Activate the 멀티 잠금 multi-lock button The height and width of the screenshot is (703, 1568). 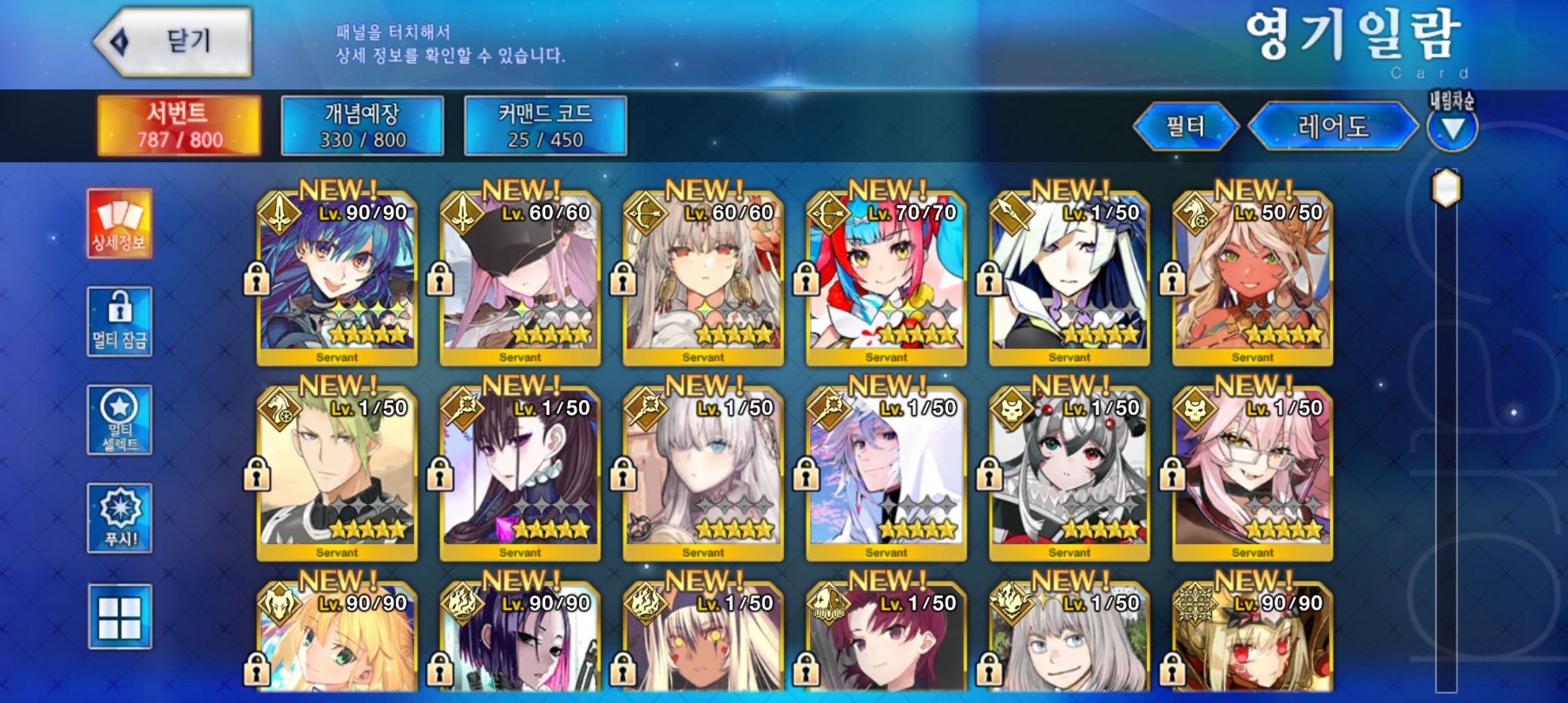pyautogui.click(x=119, y=322)
